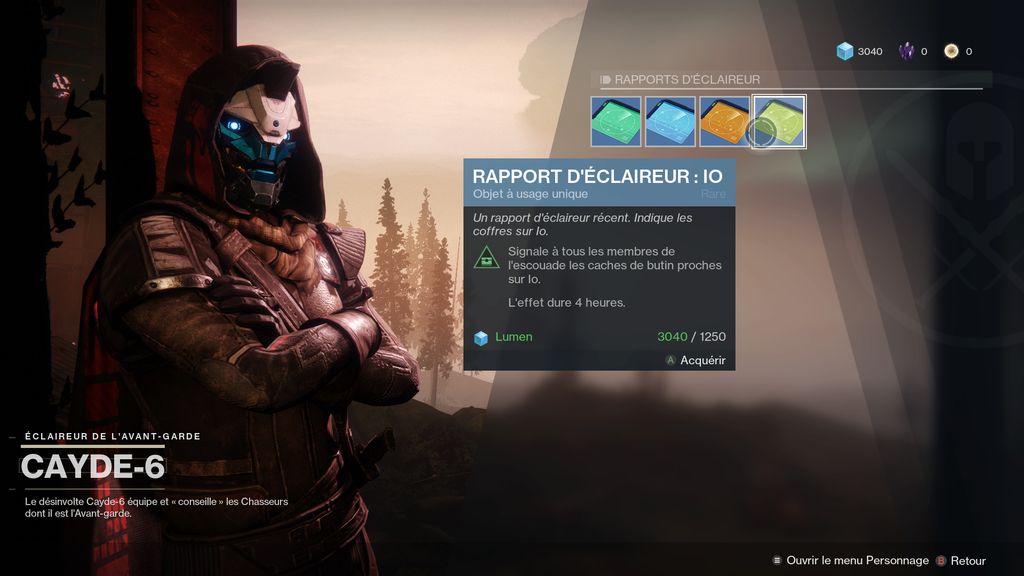Click the highlighted yellow-green Io scout report
This screenshot has height=576, width=1024.
(x=779, y=121)
